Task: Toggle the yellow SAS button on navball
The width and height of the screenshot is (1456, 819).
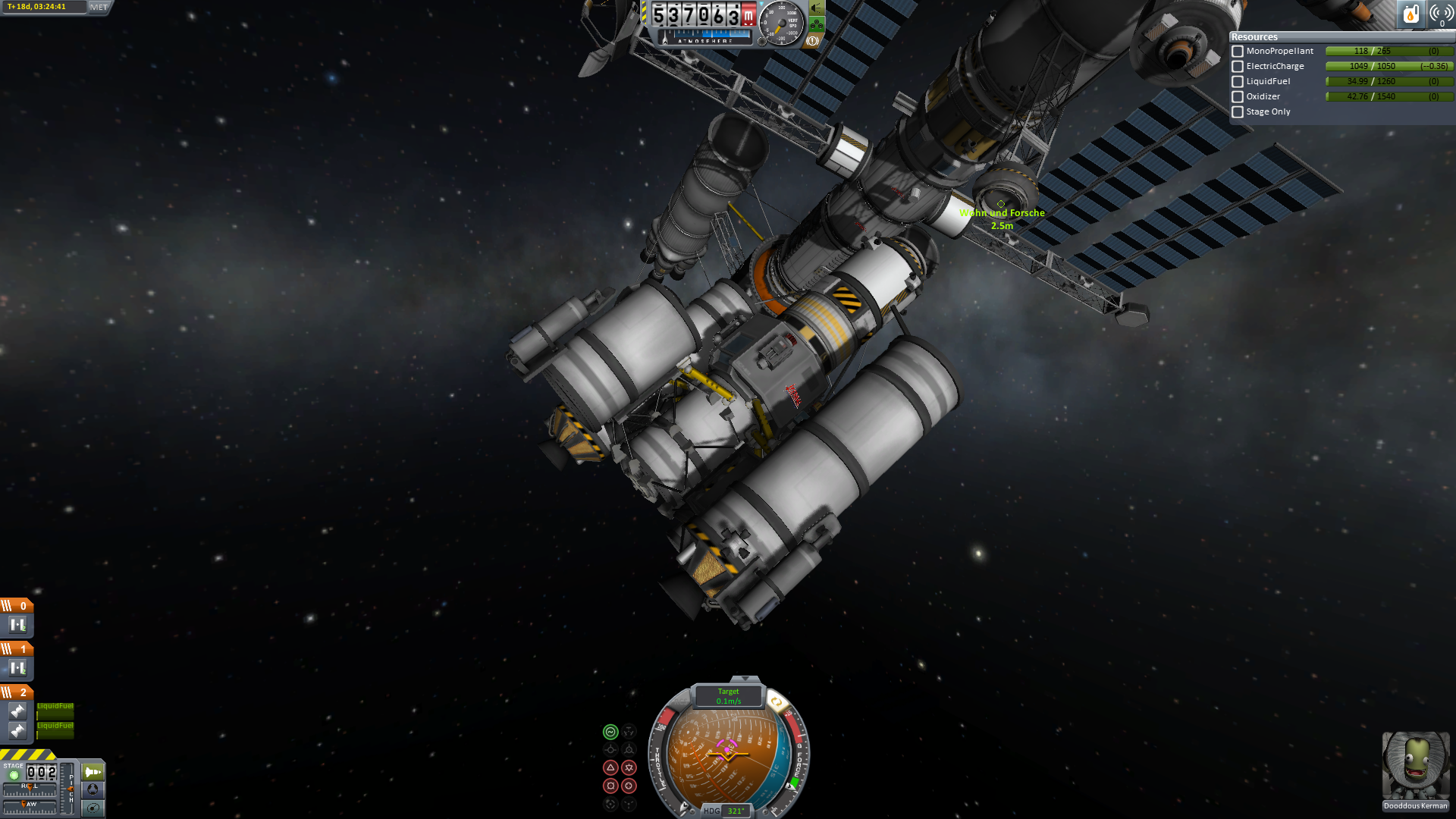Action: tap(776, 702)
